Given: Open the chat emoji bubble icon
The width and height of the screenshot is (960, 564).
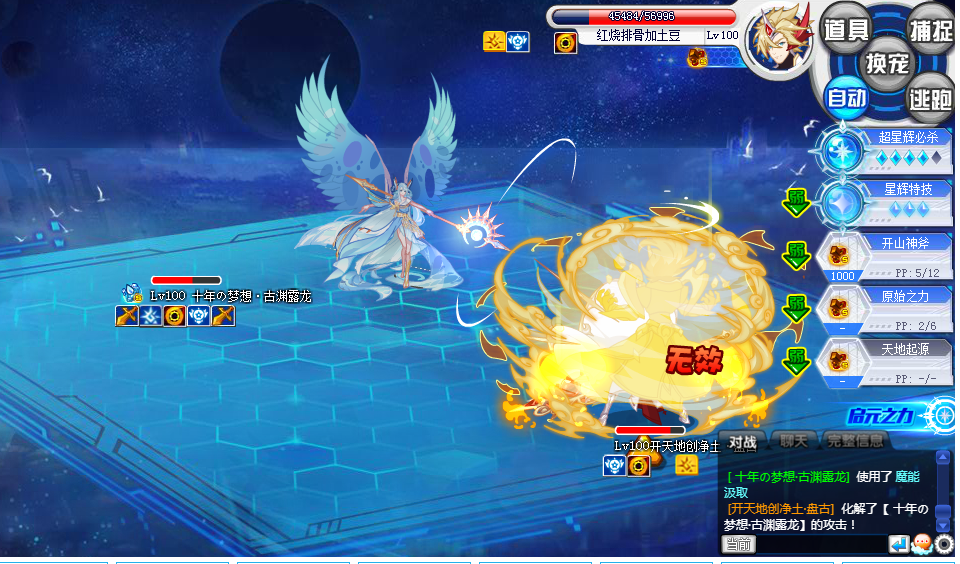Looking at the screenshot, I should 922,544.
